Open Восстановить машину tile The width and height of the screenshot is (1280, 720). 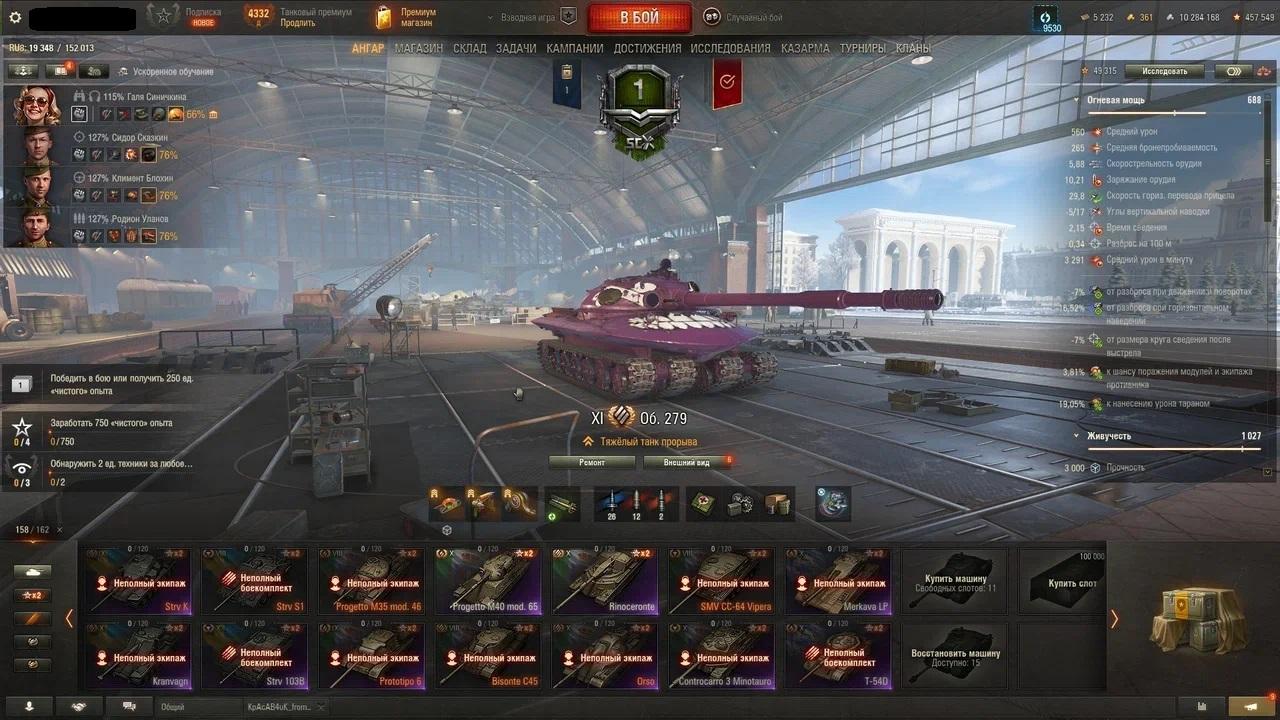point(955,656)
